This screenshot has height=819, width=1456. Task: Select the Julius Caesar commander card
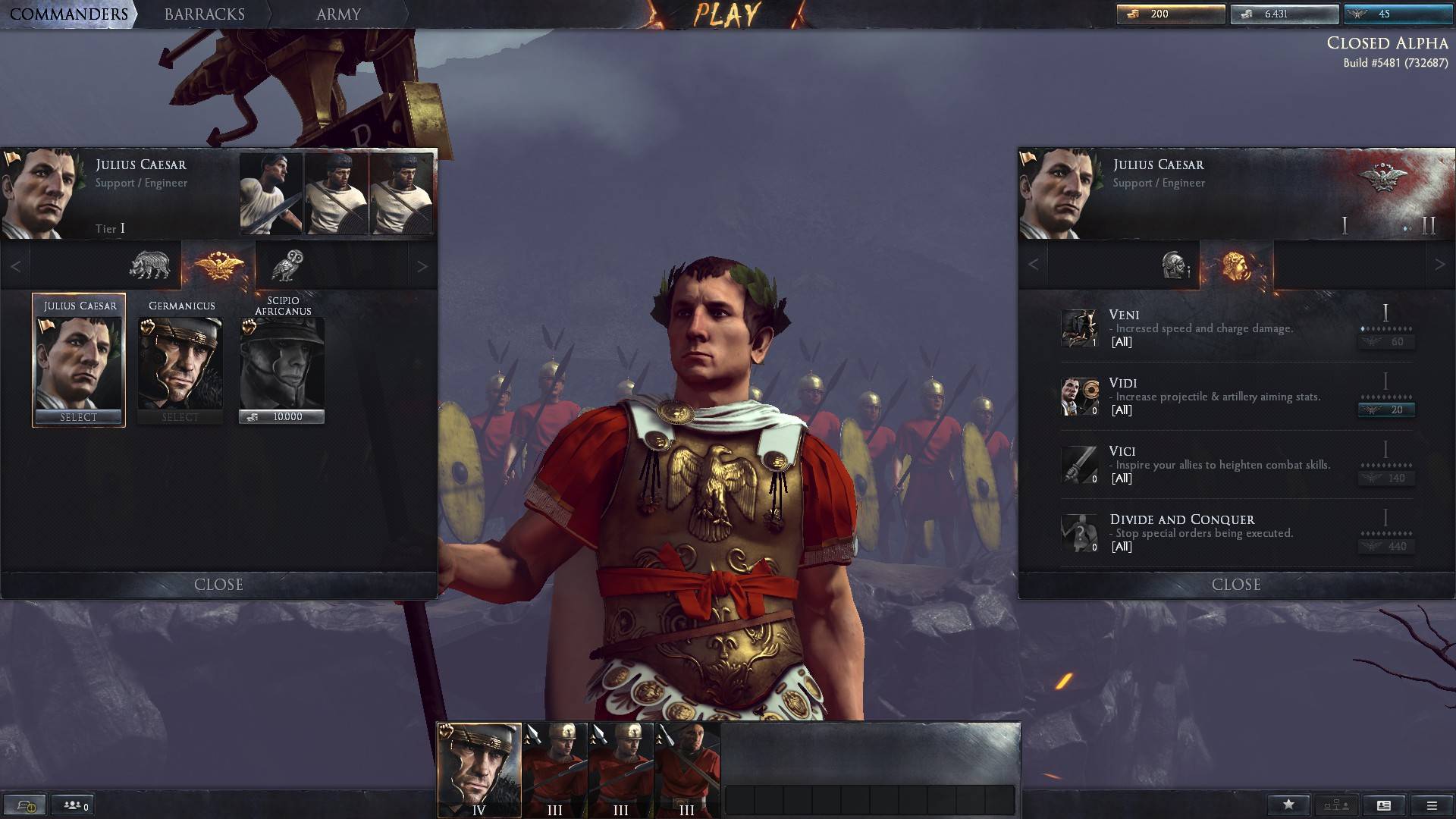tap(79, 360)
